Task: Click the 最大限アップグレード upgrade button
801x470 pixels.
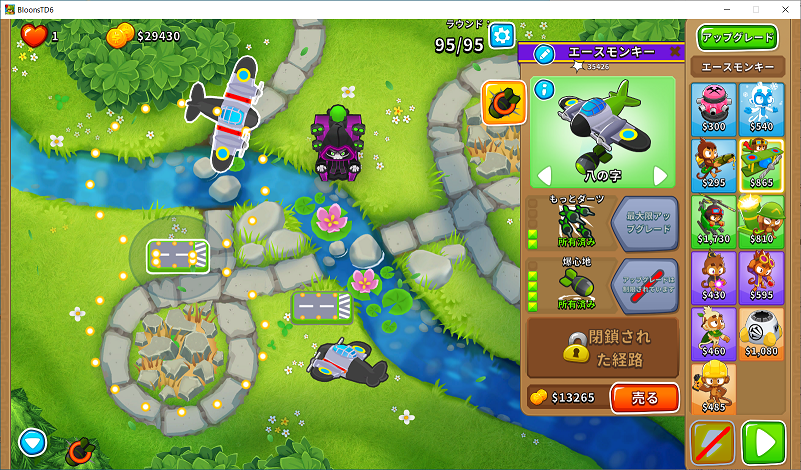Action: pos(644,221)
